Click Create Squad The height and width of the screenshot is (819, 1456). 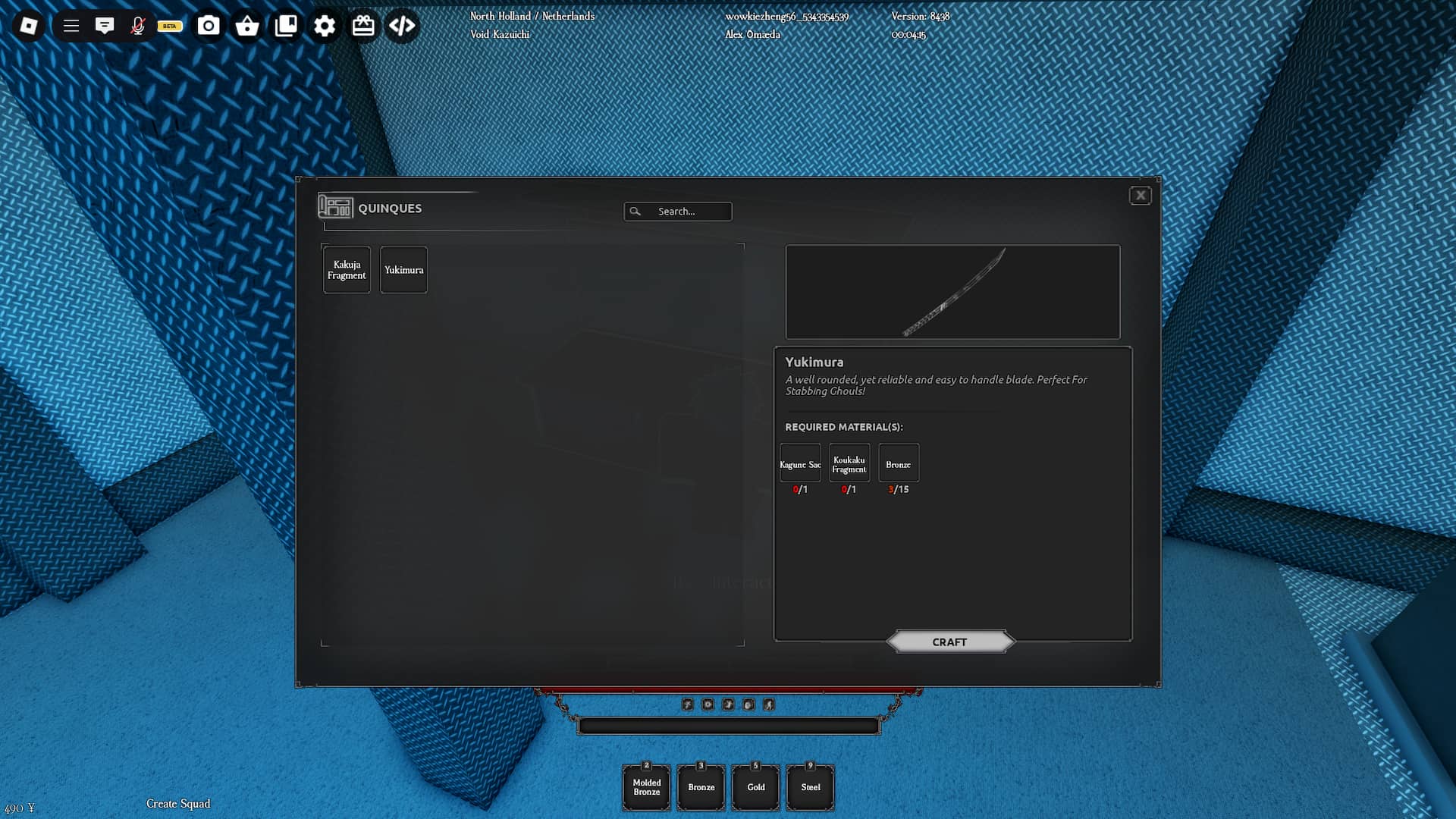(178, 804)
